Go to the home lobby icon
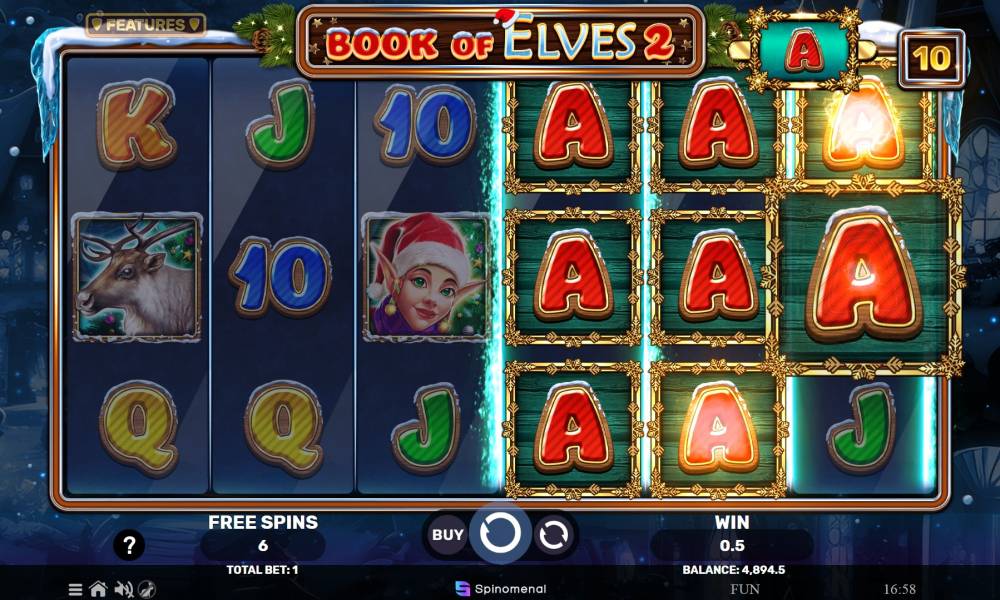1000x600 pixels. 98,589
